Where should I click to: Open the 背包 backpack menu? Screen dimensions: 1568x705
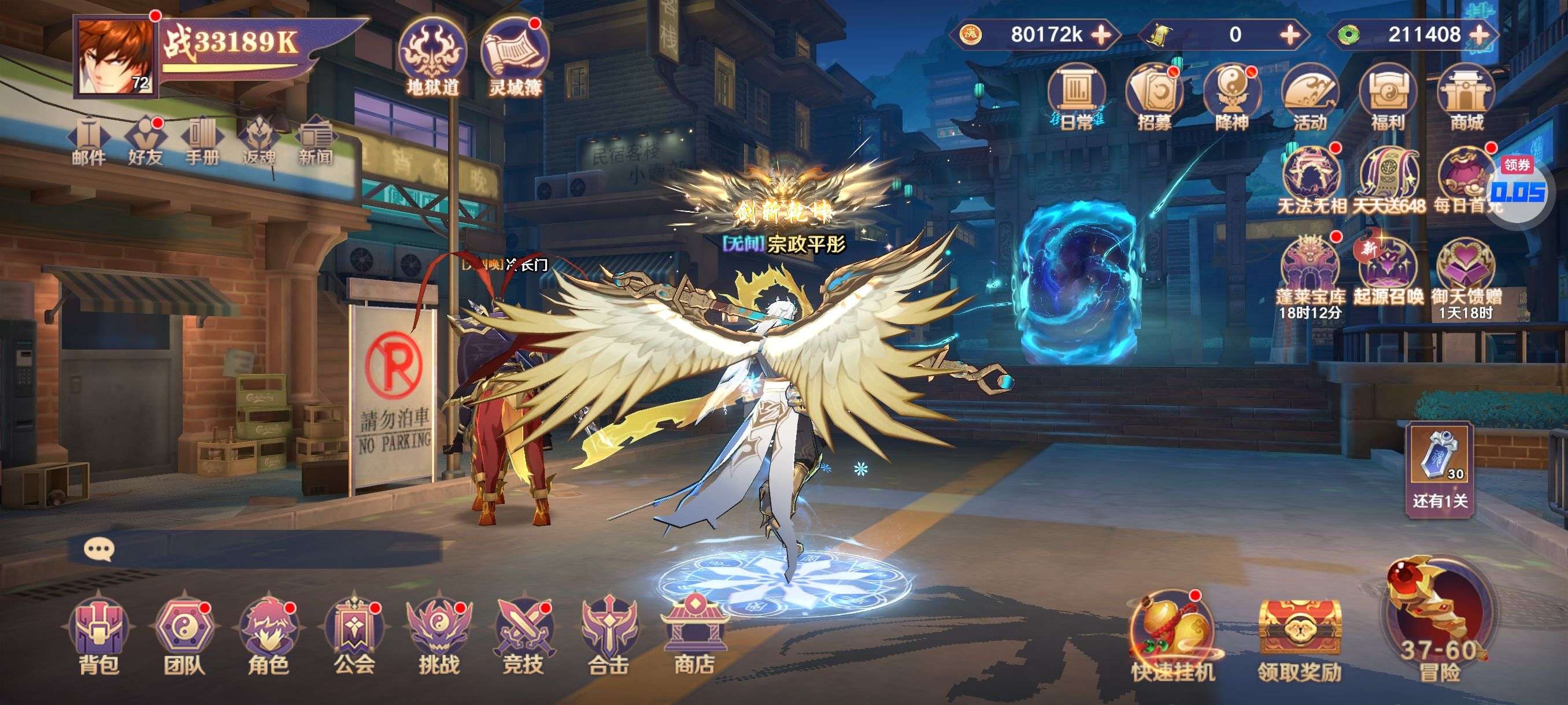pyautogui.click(x=99, y=636)
